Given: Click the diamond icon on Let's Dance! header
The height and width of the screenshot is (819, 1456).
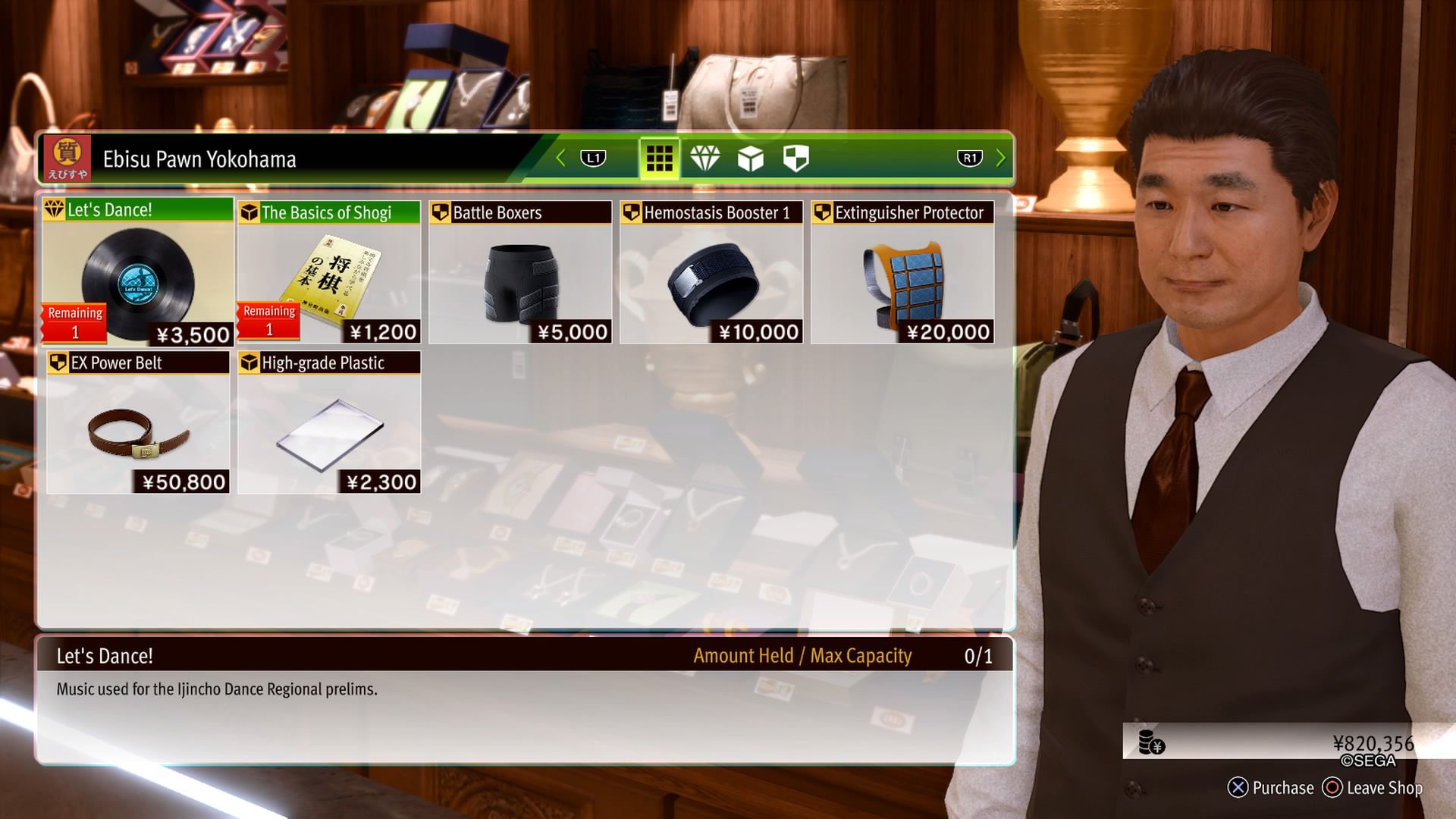Looking at the screenshot, I should pyautogui.click(x=56, y=213).
